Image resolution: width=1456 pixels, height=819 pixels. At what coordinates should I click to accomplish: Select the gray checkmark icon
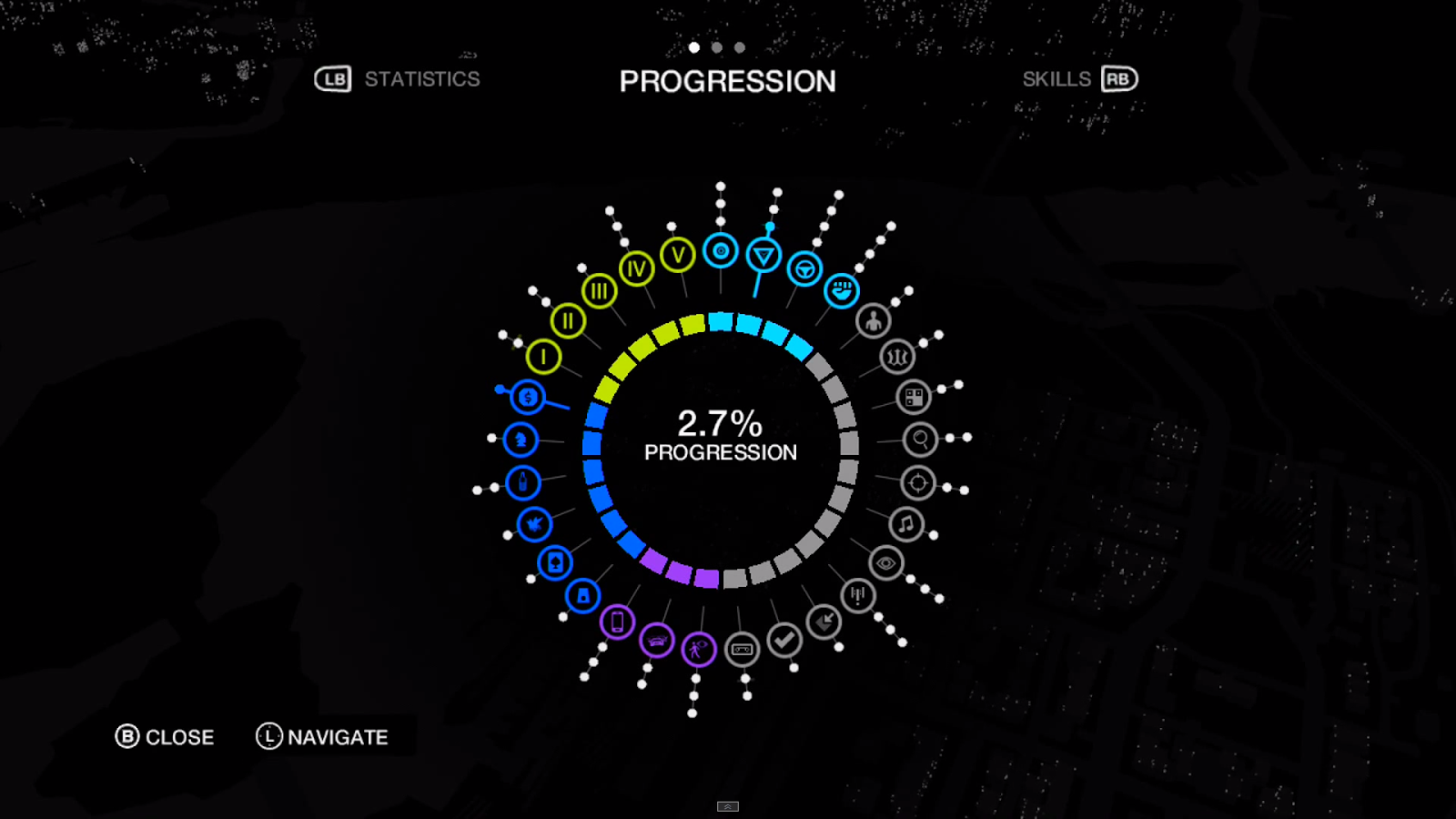[x=784, y=640]
